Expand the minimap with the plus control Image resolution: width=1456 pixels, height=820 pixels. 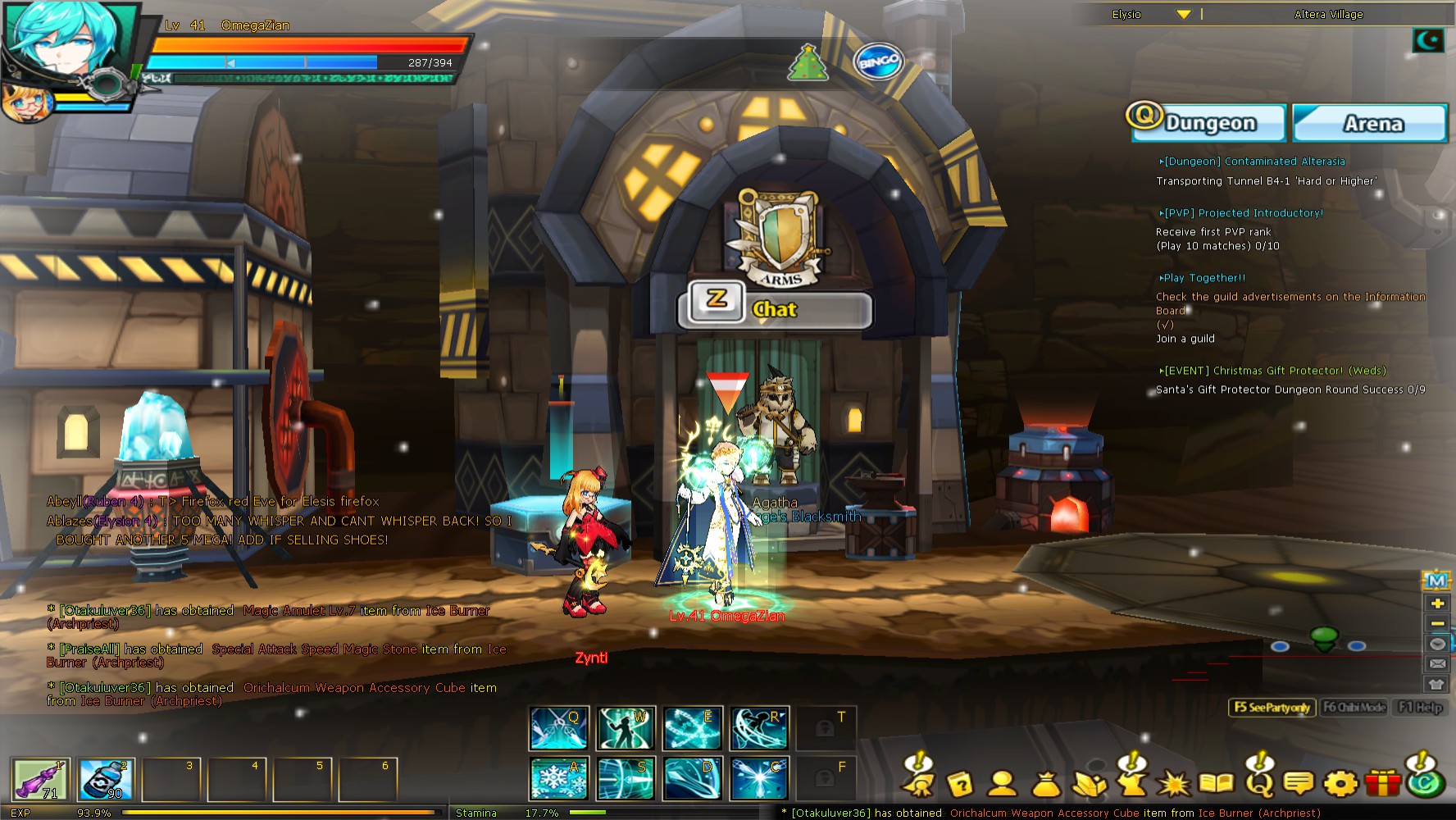pos(1437,603)
